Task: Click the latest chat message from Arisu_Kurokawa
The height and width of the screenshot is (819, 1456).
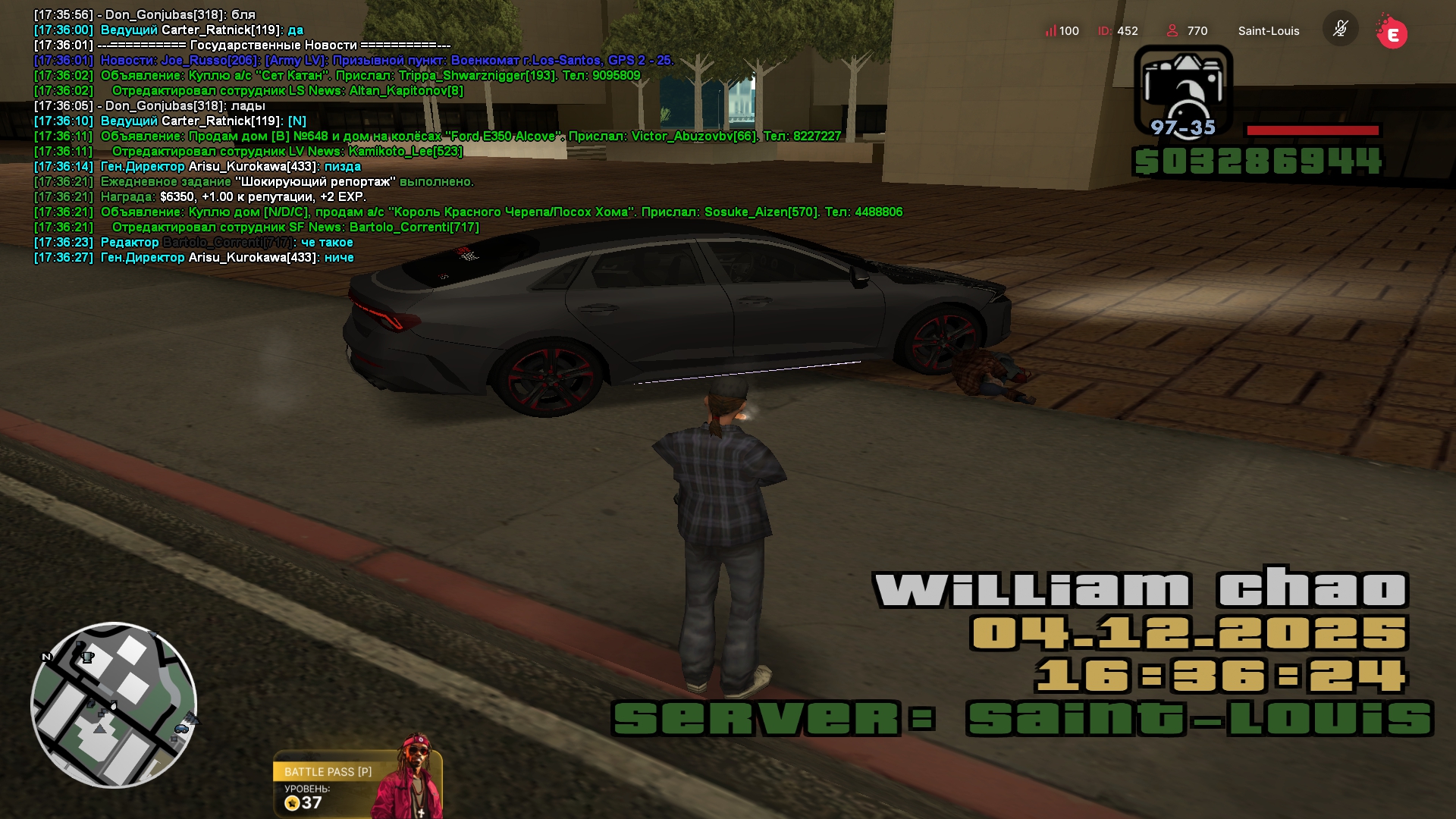Action: coord(227,258)
